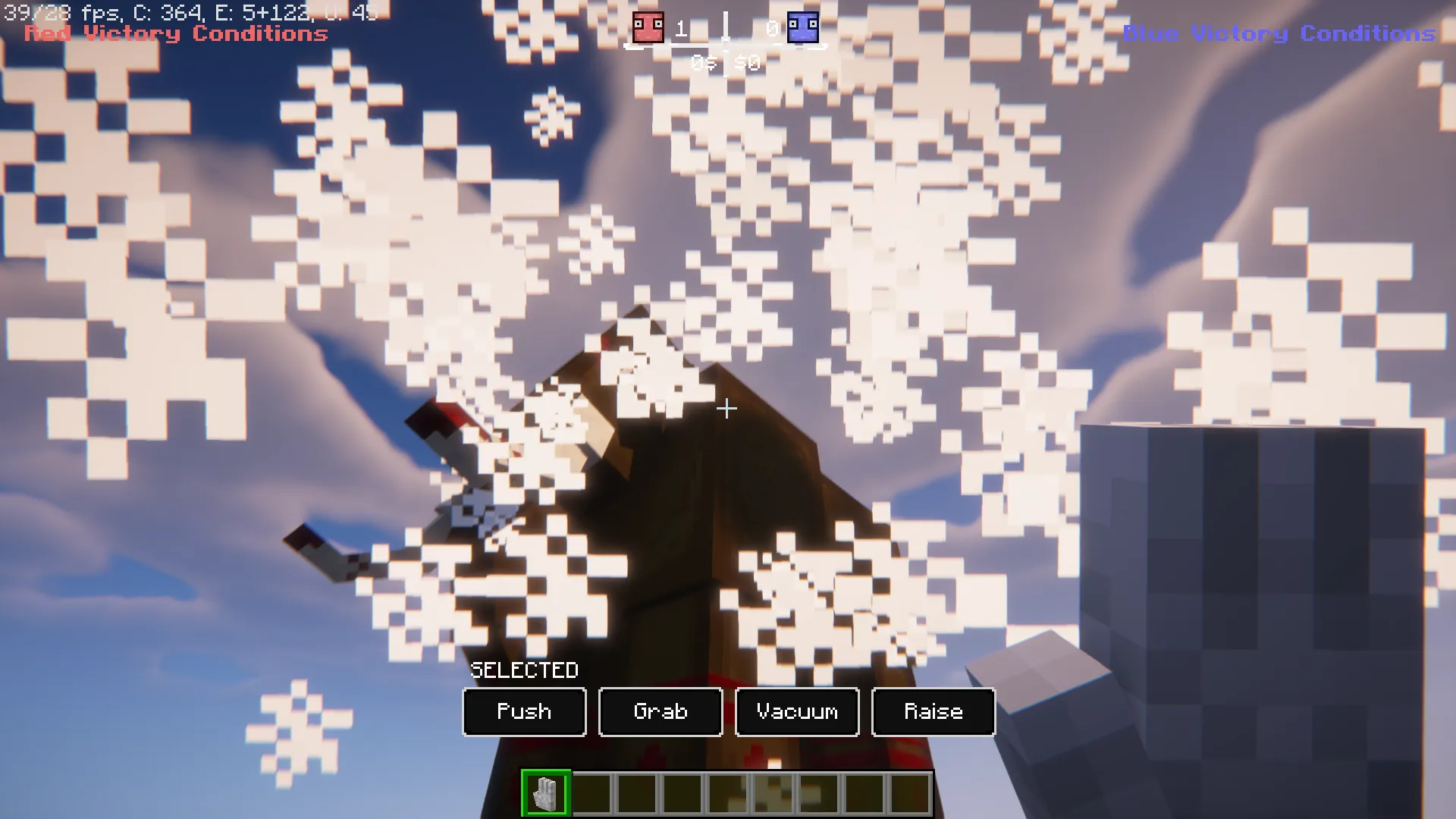
Task: Click the blue team money counter $0
Action: click(746, 64)
